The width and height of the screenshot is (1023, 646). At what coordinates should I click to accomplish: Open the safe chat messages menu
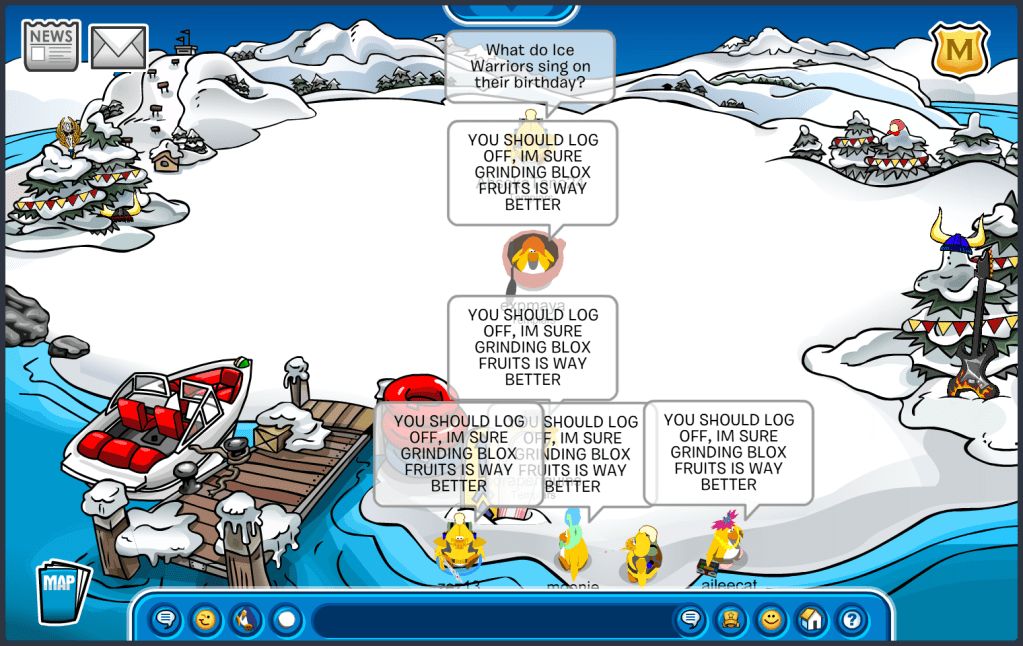point(165,620)
